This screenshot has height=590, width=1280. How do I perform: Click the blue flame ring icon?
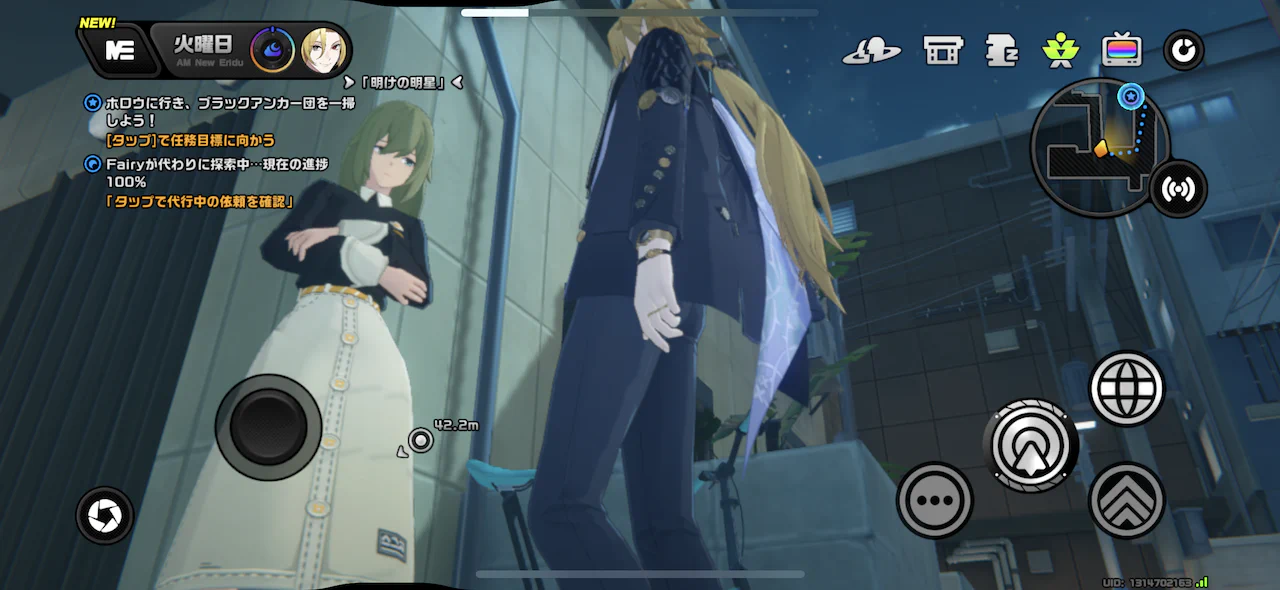point(272,50)
